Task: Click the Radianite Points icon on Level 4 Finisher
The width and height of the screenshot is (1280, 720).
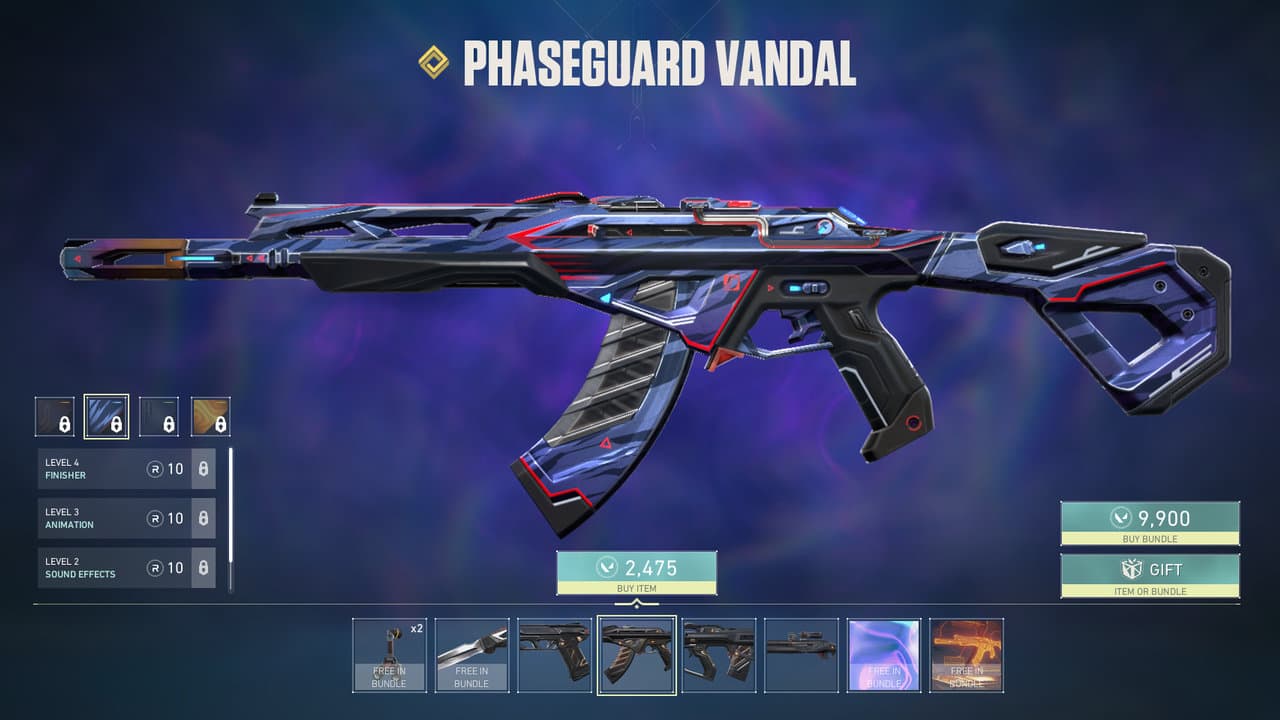Action: [157, 468]
